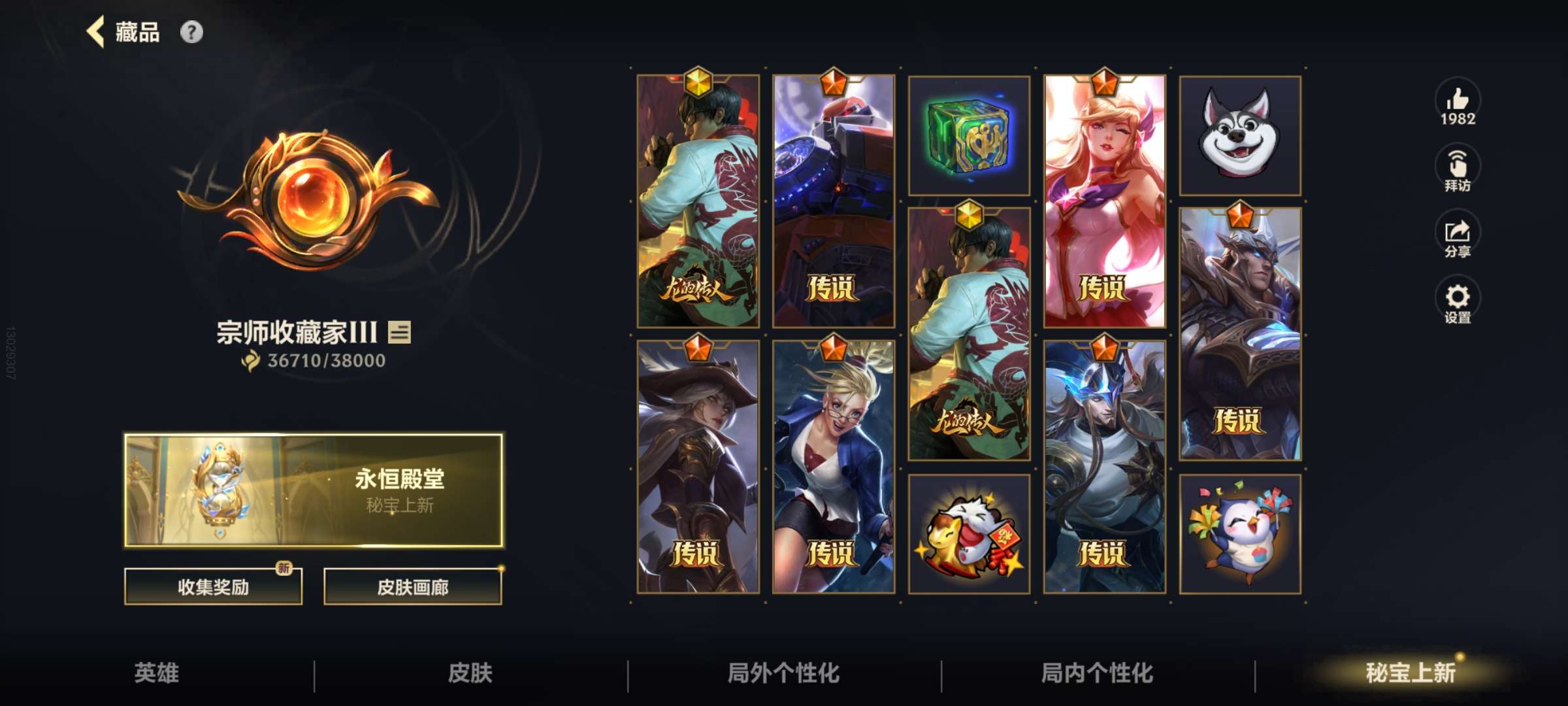Click the poro with red envelope emote

969,534
